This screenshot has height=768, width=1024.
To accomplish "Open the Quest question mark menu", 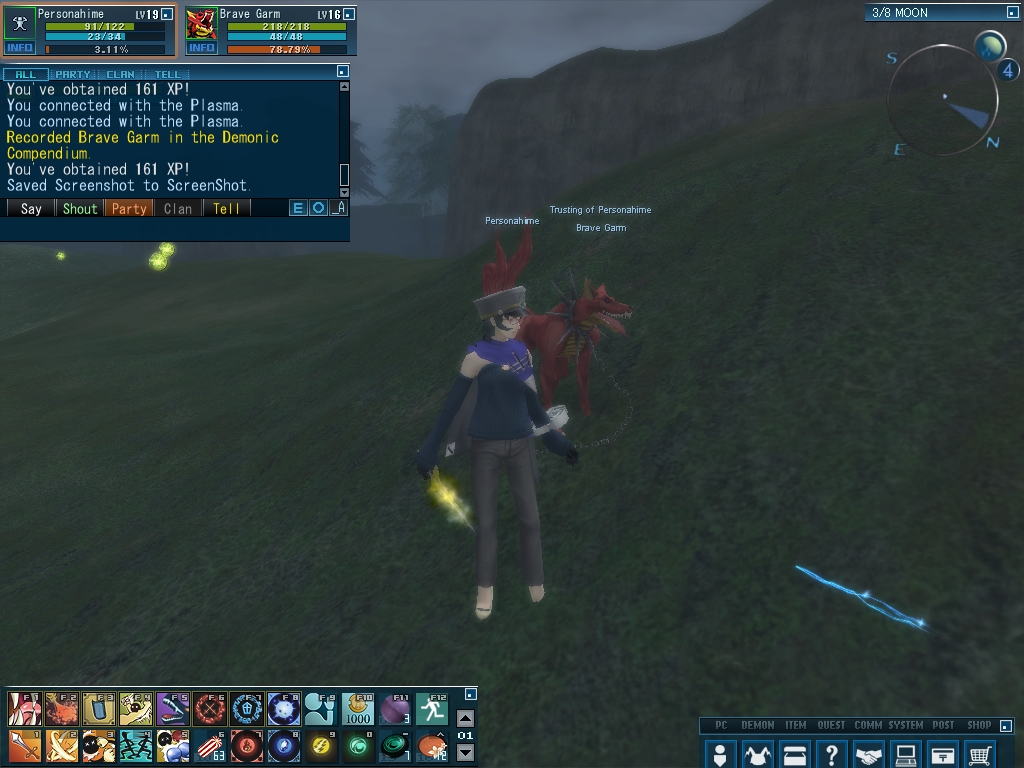I will click(x=831, y=754).
